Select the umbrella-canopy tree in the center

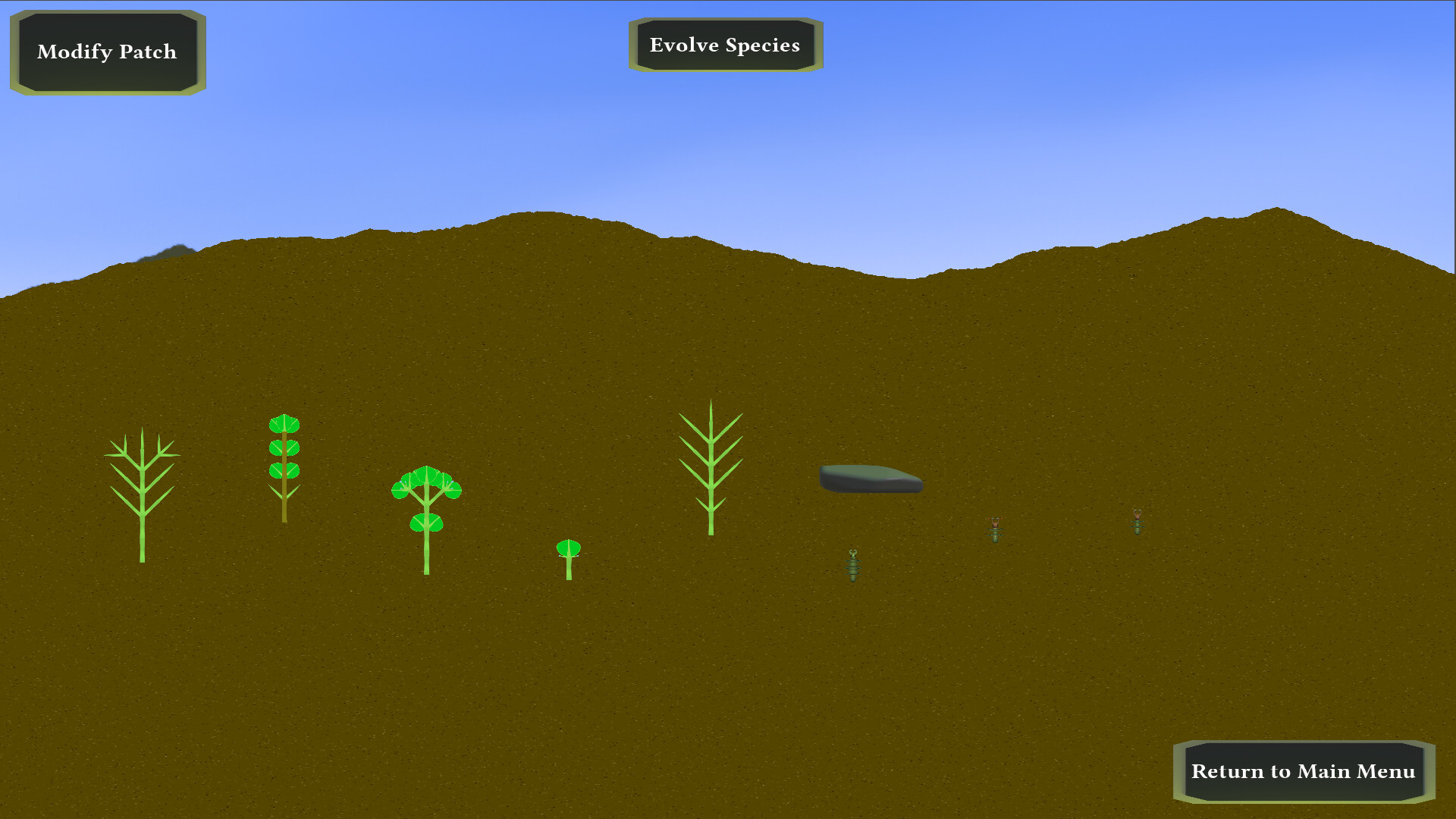427,493
